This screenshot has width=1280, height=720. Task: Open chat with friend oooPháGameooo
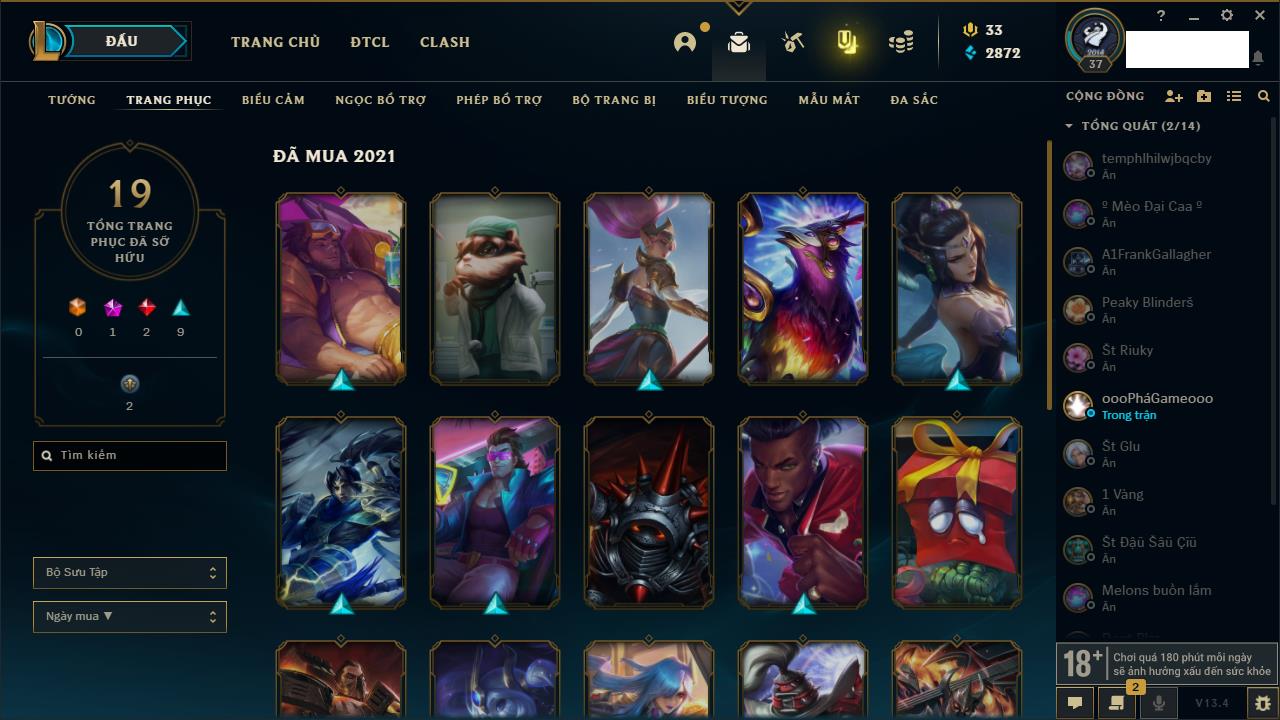1157,405
